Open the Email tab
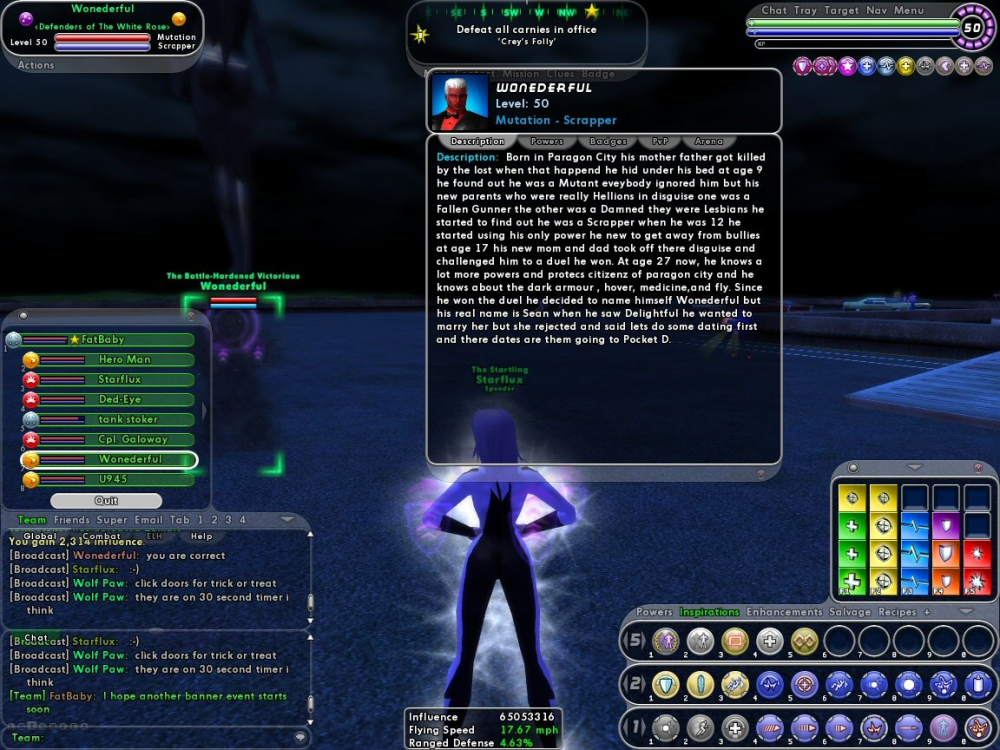The height and width of the screenshot is (750, 1000). click(148, 520)
